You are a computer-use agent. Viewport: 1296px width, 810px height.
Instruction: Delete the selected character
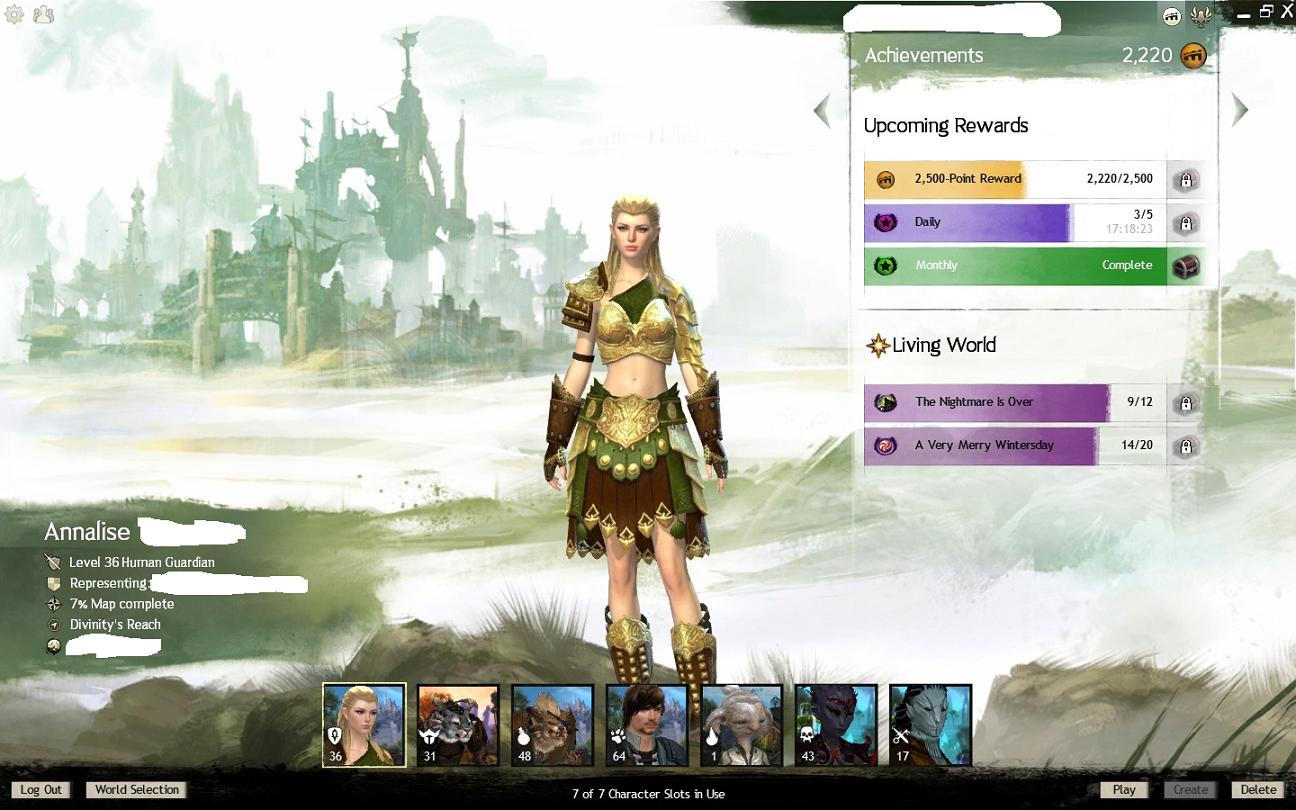pyautogui.click(x=1258, y=790)
